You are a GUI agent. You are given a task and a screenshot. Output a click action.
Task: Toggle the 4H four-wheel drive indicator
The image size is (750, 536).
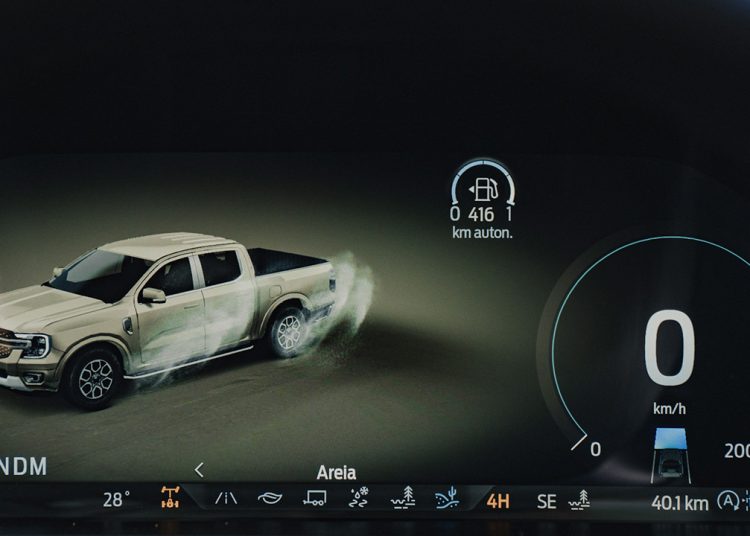pyautogui.click(x=497, y=501)
